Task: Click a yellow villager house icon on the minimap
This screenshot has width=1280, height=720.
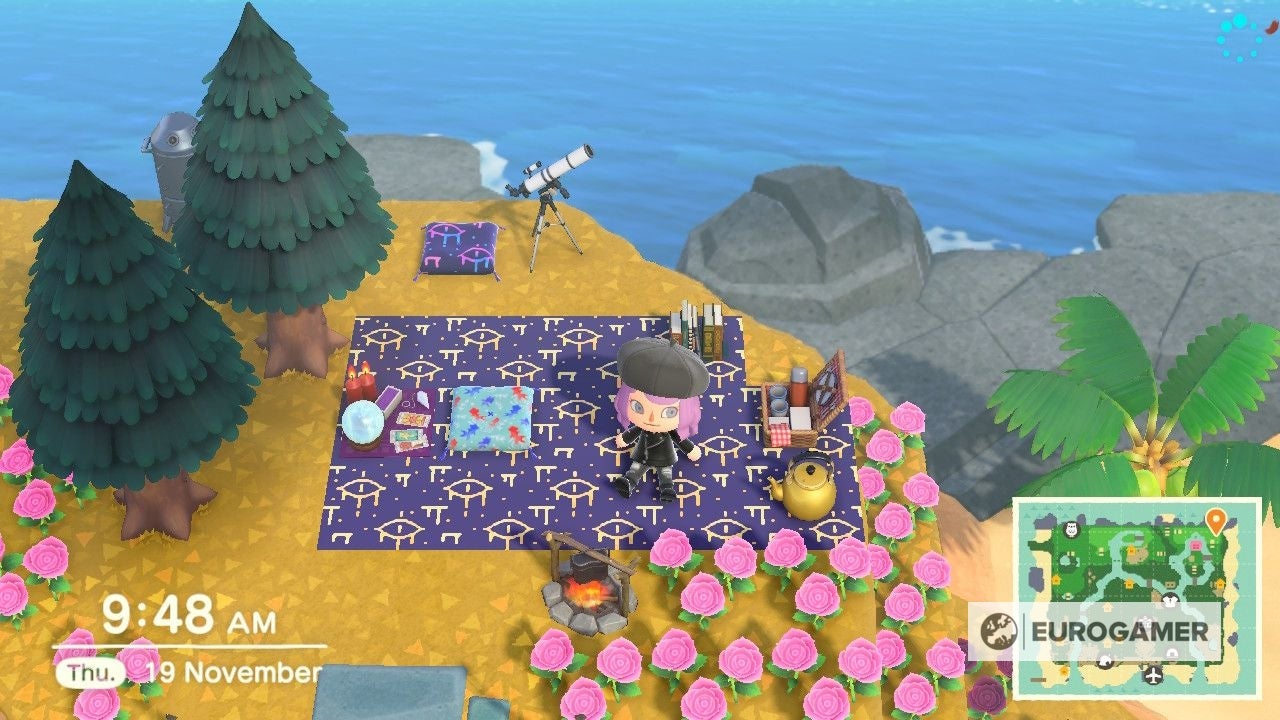Action: [1130, 583]
